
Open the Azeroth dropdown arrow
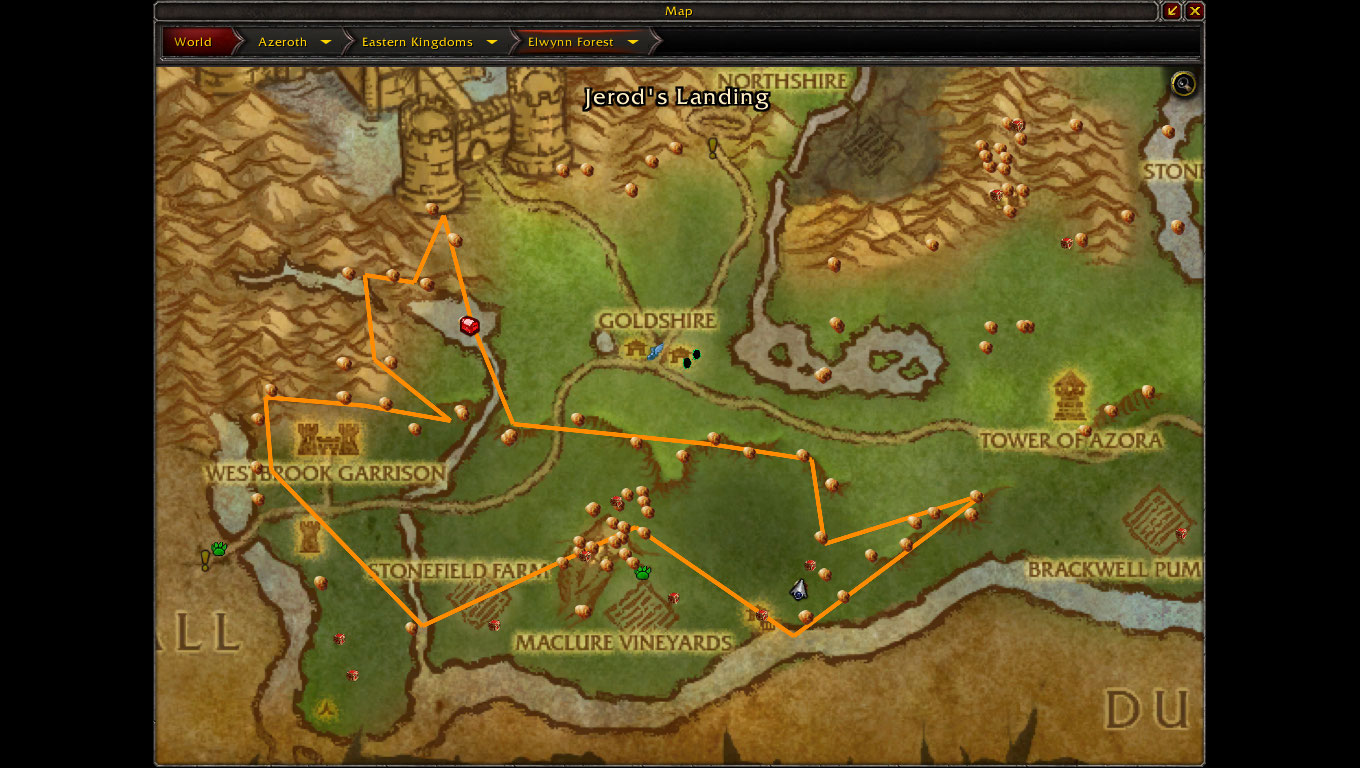(x=326, y=42)
